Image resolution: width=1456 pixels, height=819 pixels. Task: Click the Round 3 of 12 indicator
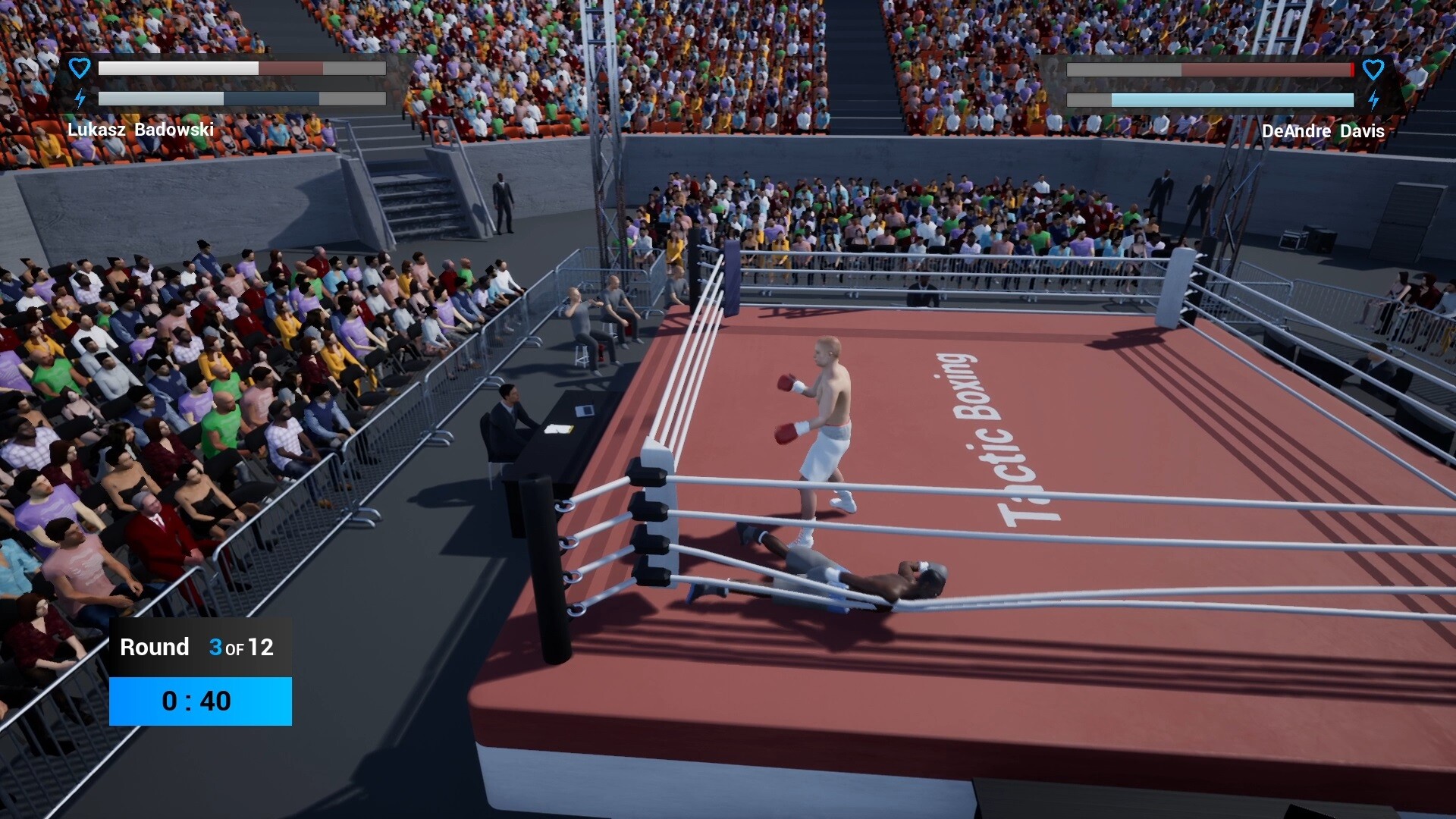(x=197, y=648)
